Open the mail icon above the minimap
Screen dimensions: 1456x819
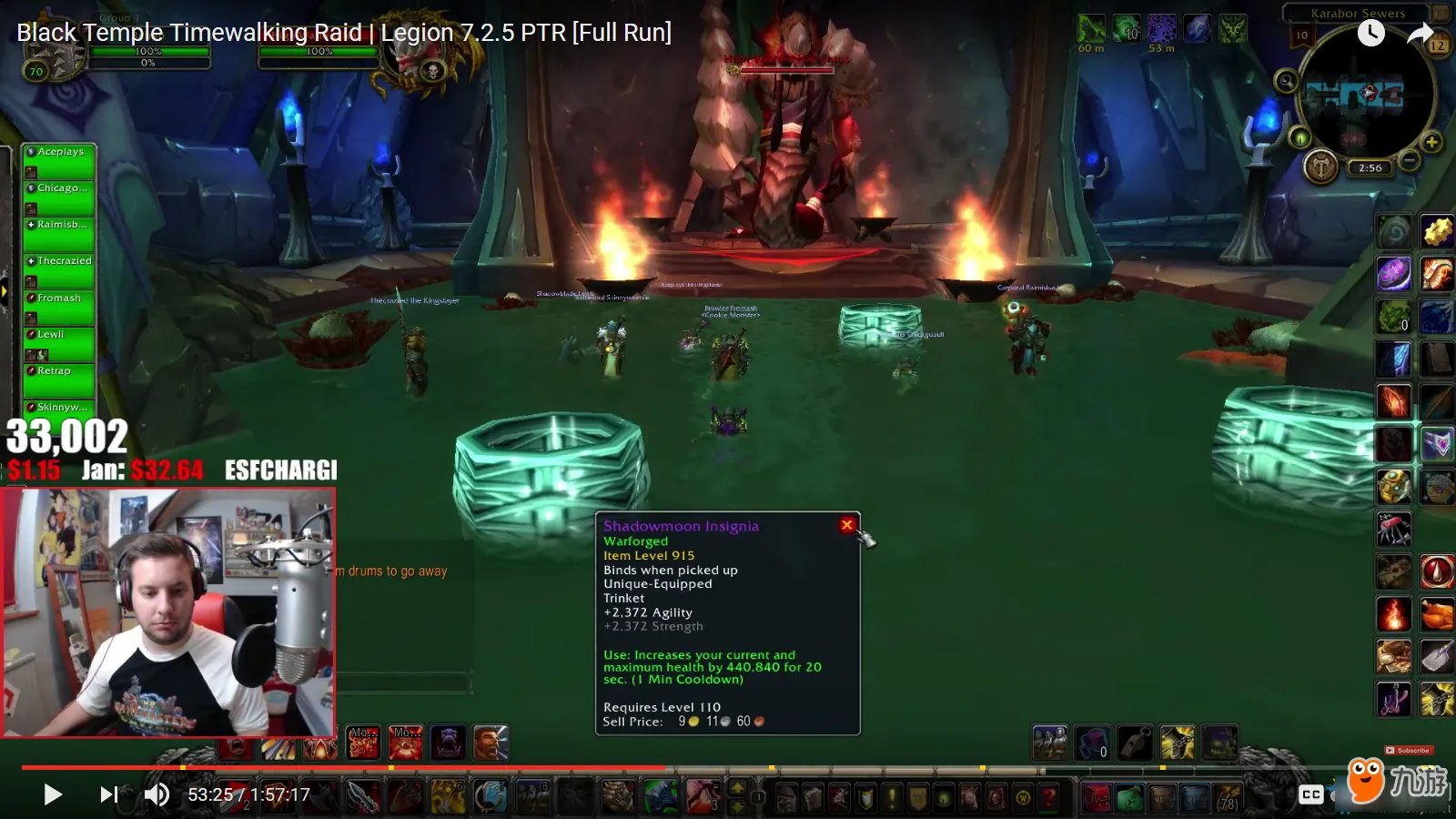click(x=1439, y=13)
